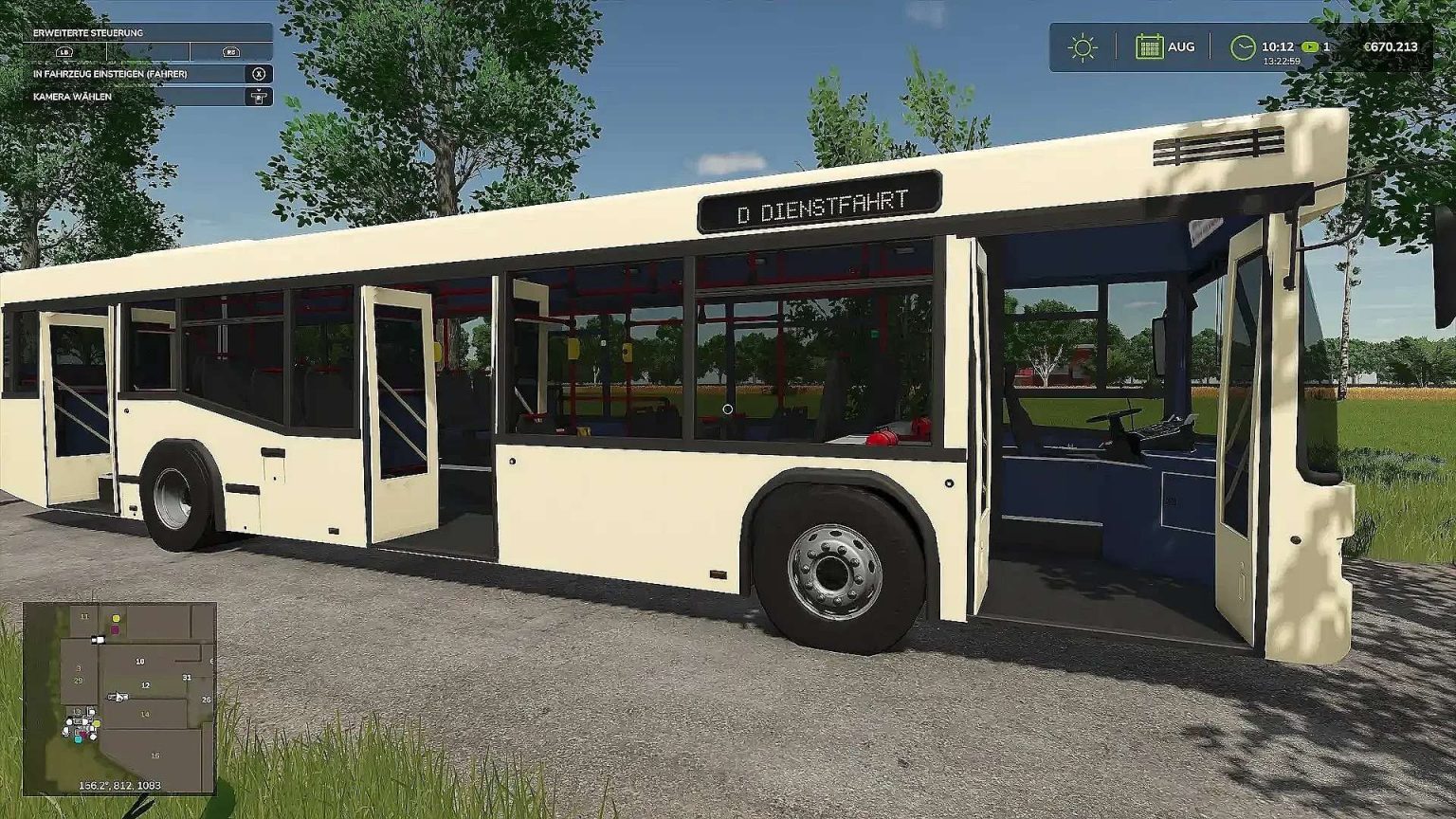This screenshot has height=819, width=1456.
Task: Open the AUG calendar icon
Action: click(x=1150, y=45)
